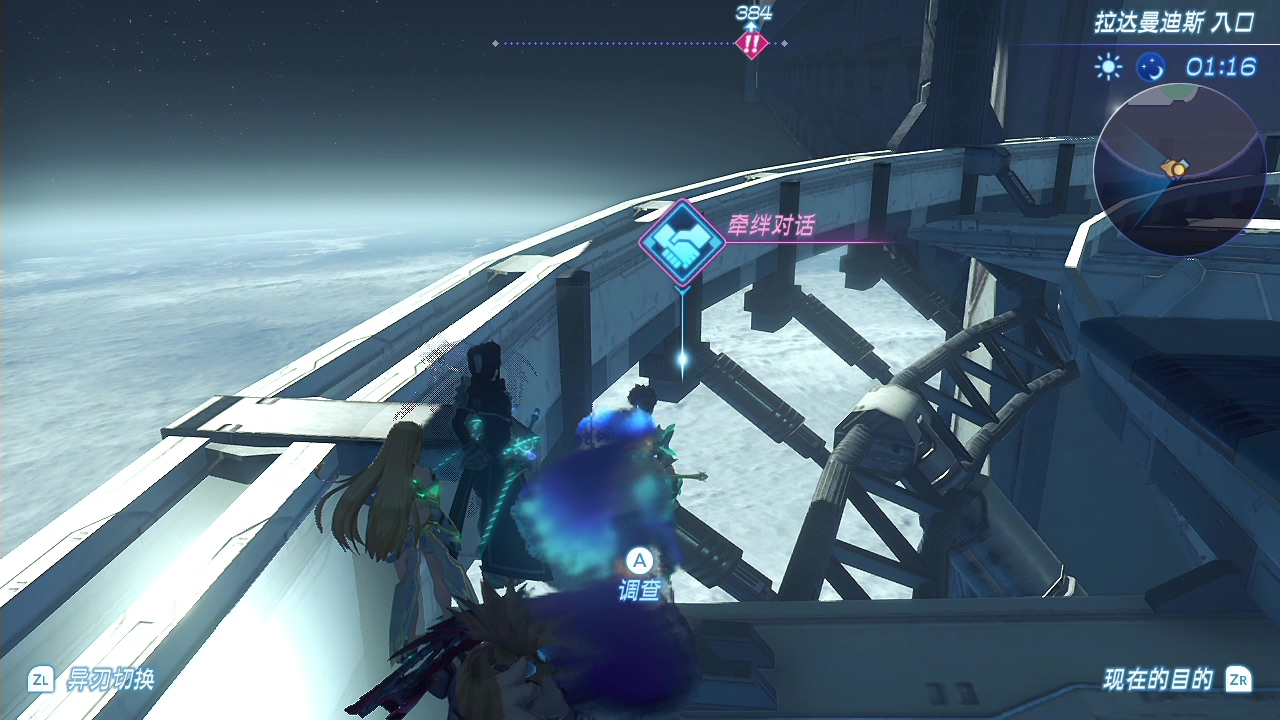This screenshot has height=720, width=1280.
Task: Click the red quest marker on compass
Action: click(x=750, y=43)
